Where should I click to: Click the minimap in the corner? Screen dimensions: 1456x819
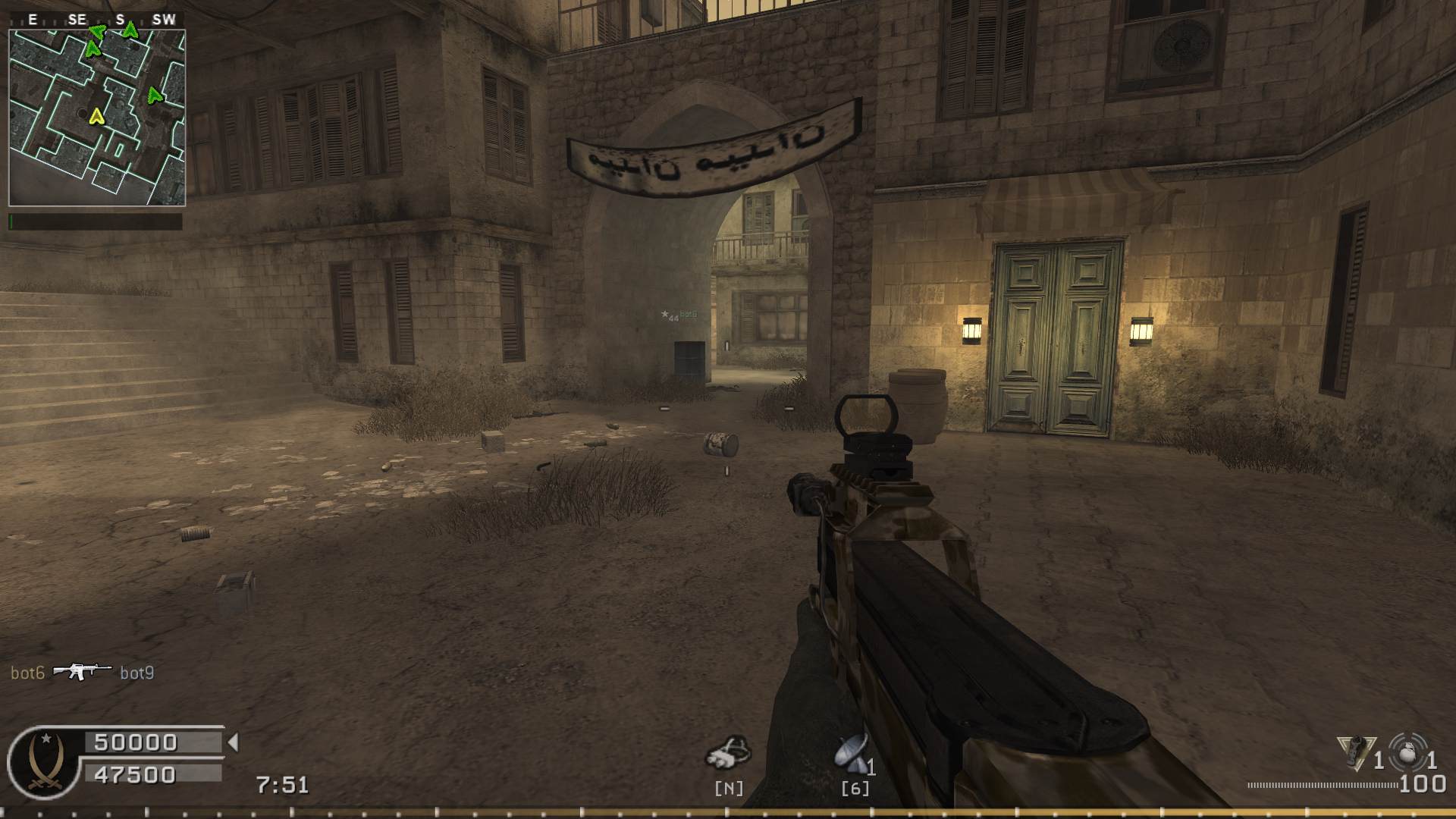pyautogui.click(x=97, y=118)
